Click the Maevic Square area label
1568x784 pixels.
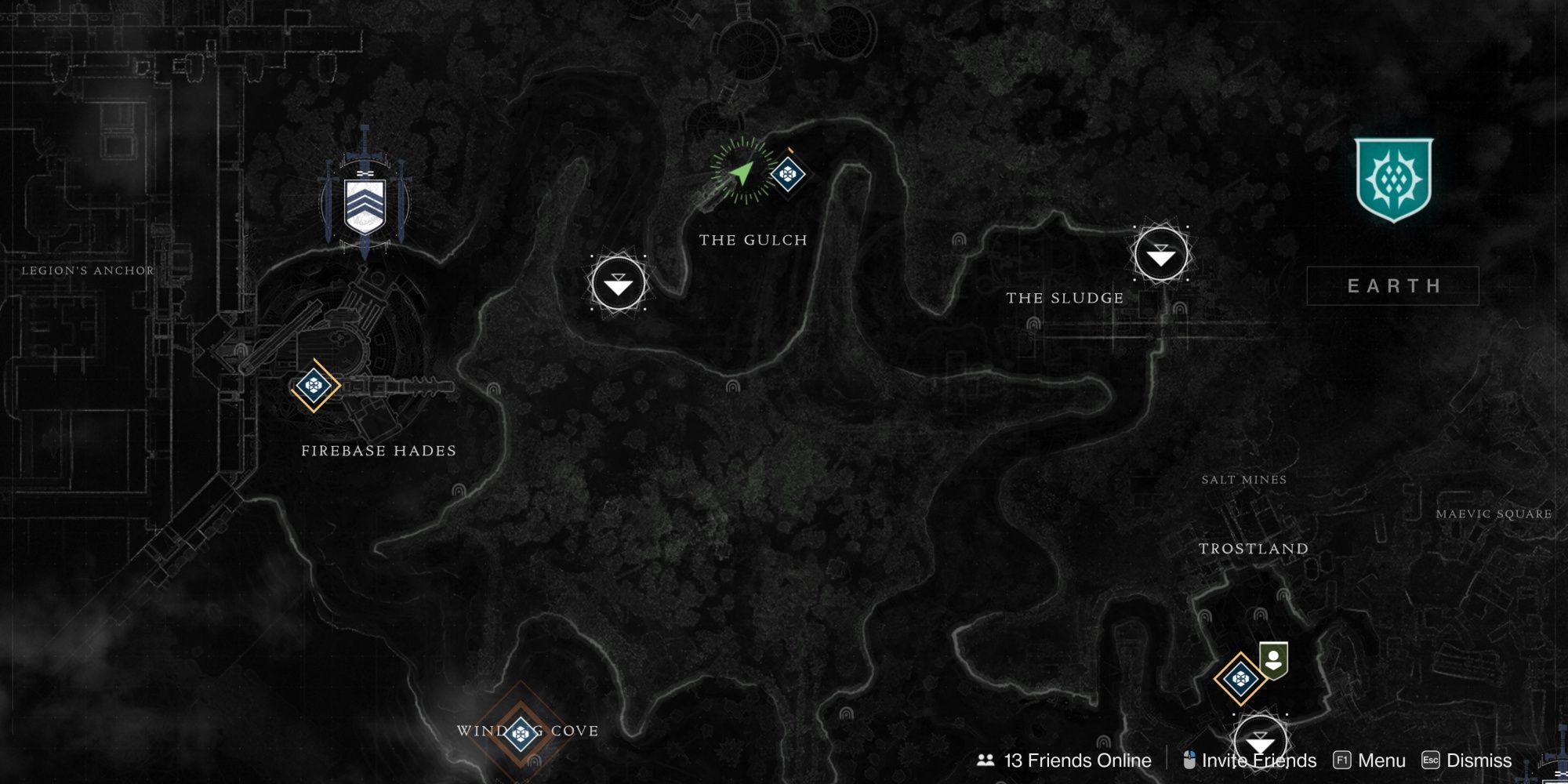[1496, 515]
